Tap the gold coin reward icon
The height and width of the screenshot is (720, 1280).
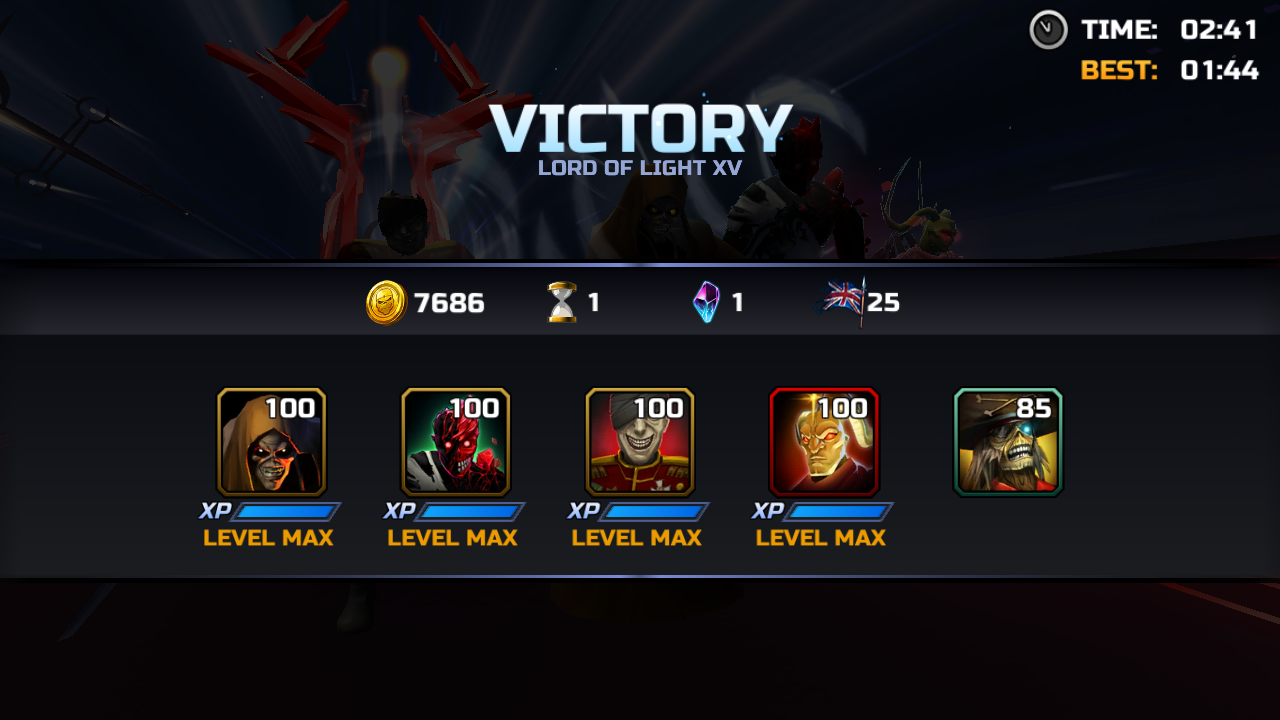point(386,302)
